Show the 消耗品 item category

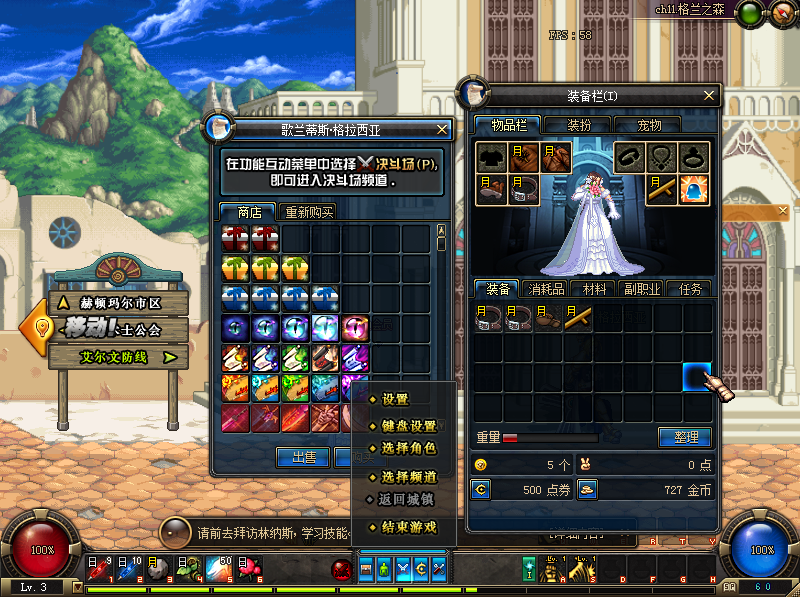[547, 289]
